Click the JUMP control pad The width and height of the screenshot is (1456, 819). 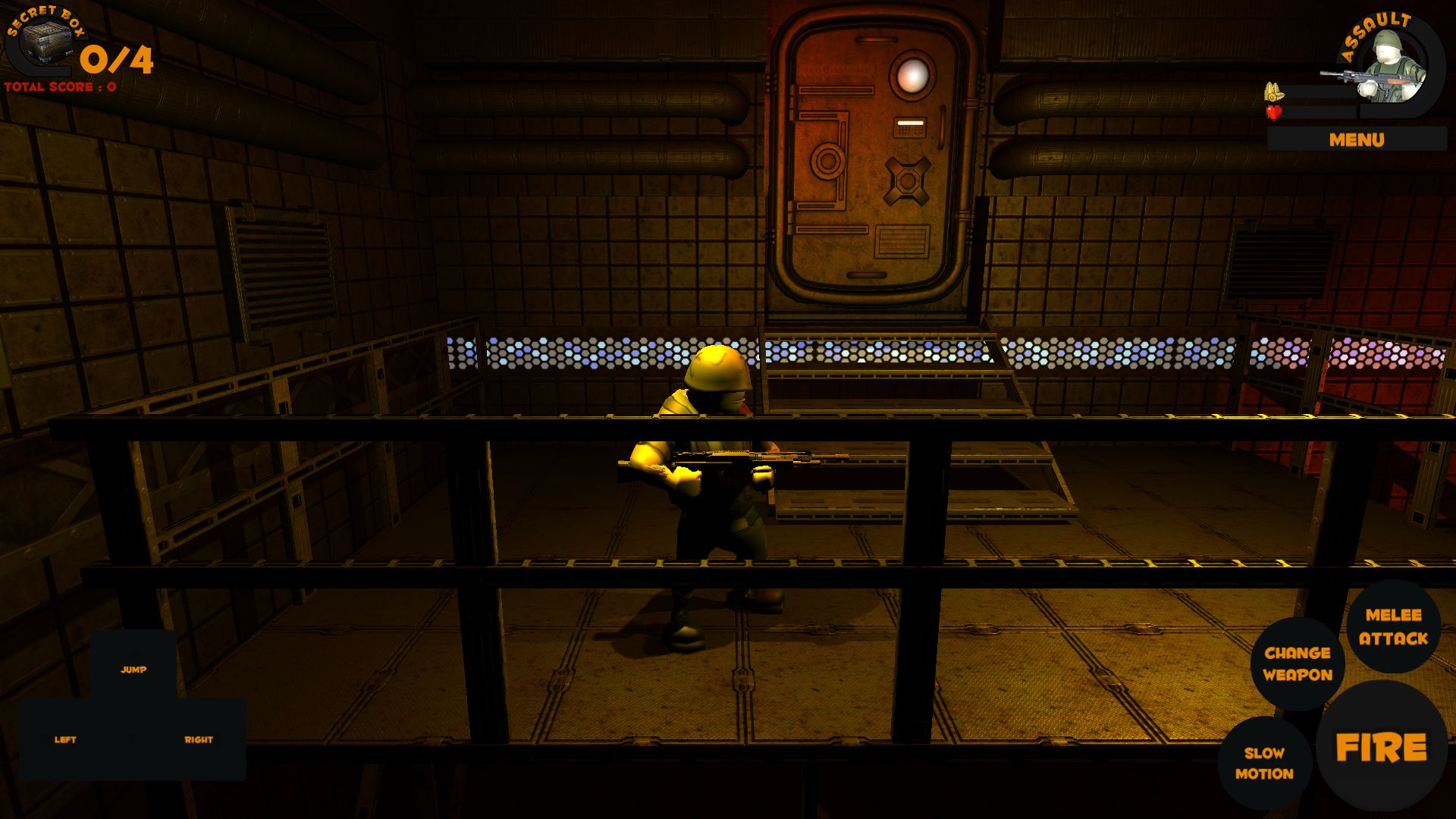pyautogui.click(x=133, y=667)
